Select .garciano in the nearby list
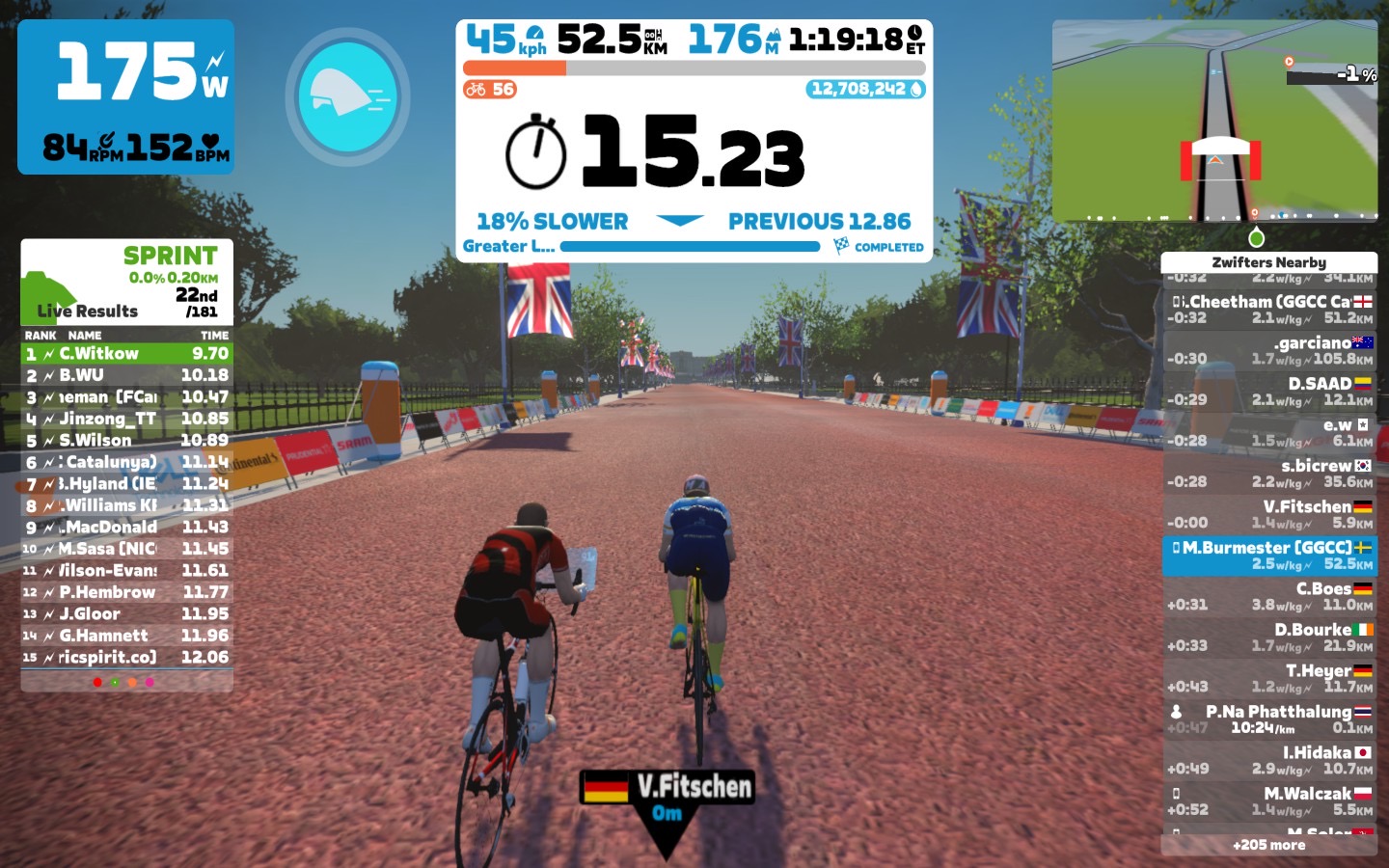 pos(1269,350)
